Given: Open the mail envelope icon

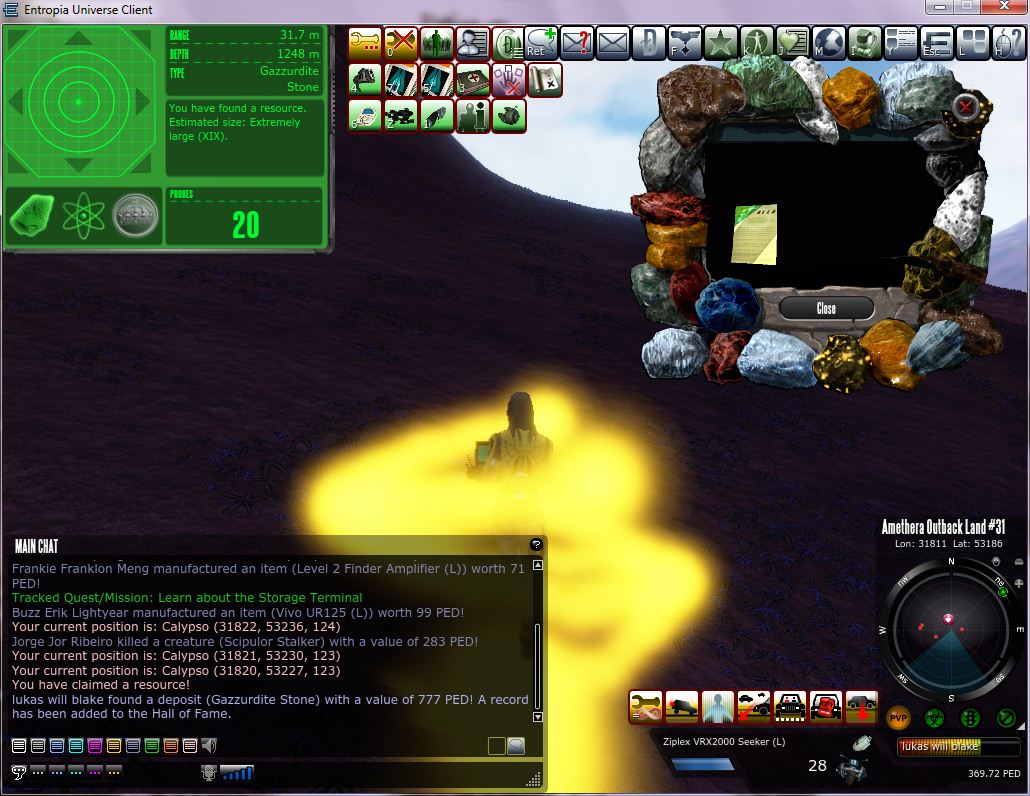Looking at the screenshot, I should pyautogui.click(x=612, y=43).
